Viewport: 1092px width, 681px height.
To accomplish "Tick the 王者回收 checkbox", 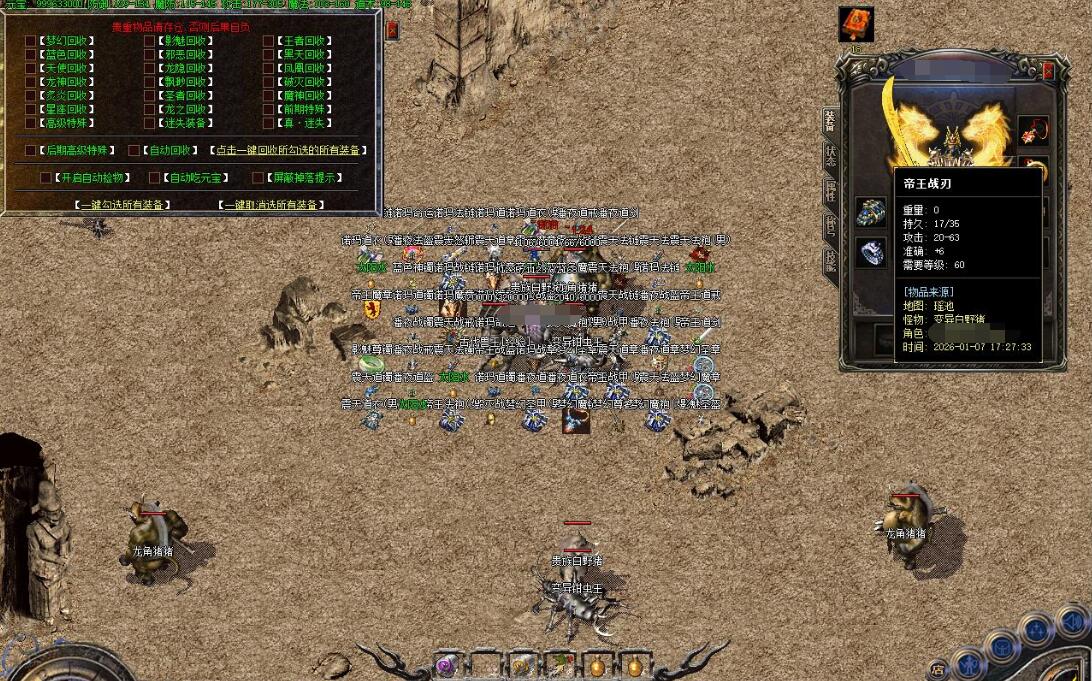I will (x=269, y=41).
